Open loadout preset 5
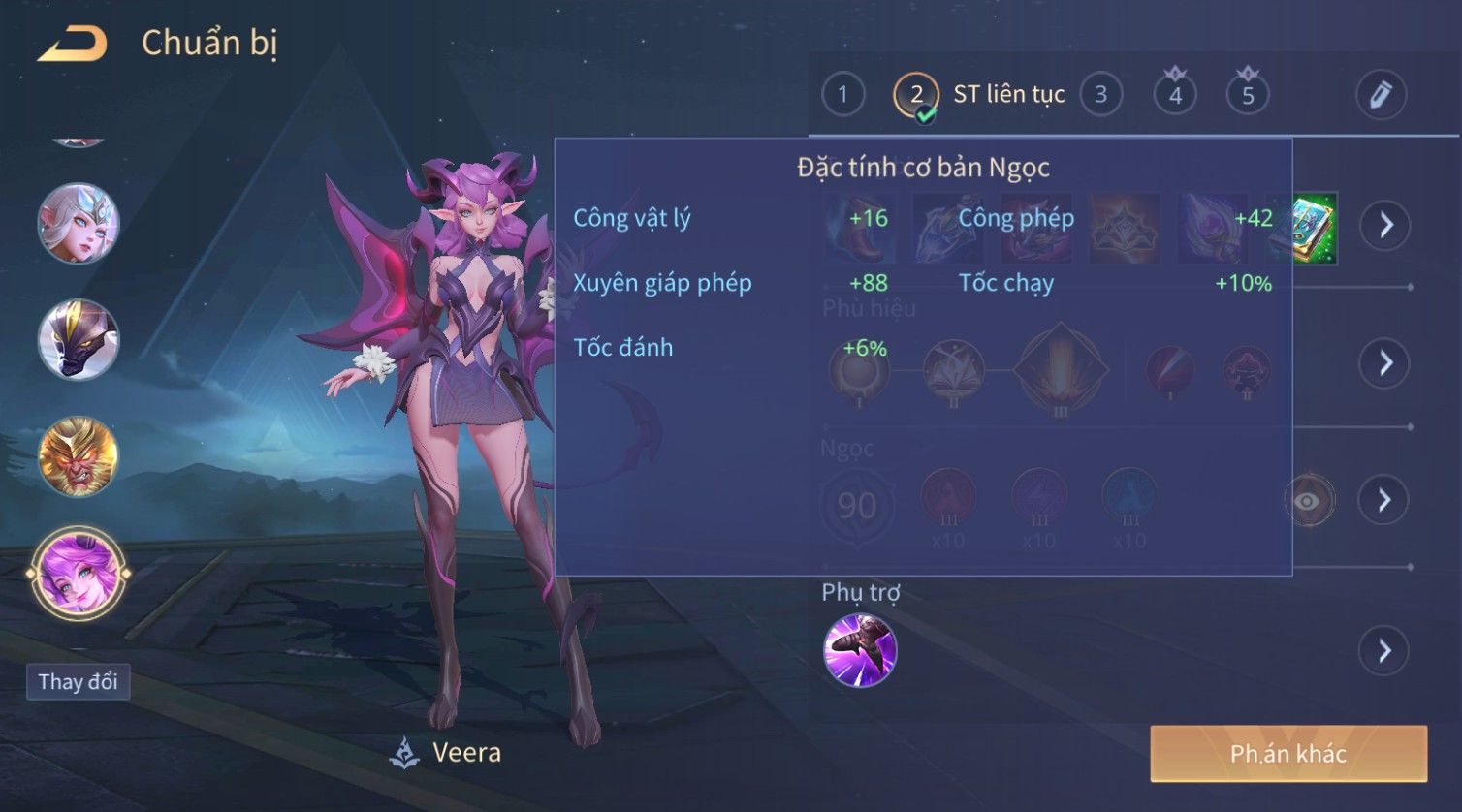The width and height of the screenshot is (1462, 812). (x=1248, y=95)
